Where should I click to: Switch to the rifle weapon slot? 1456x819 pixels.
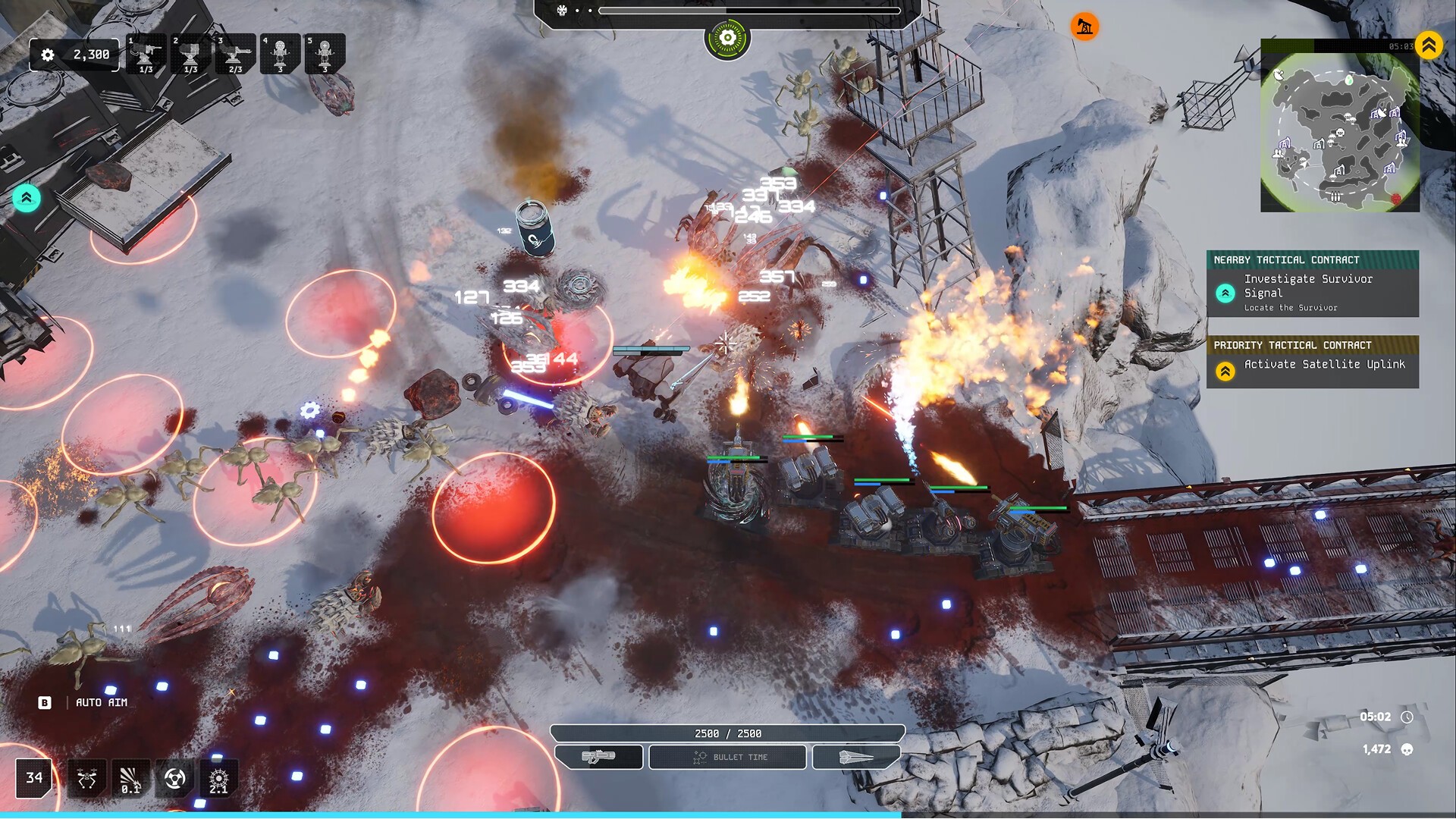click(x=599, y=757)
